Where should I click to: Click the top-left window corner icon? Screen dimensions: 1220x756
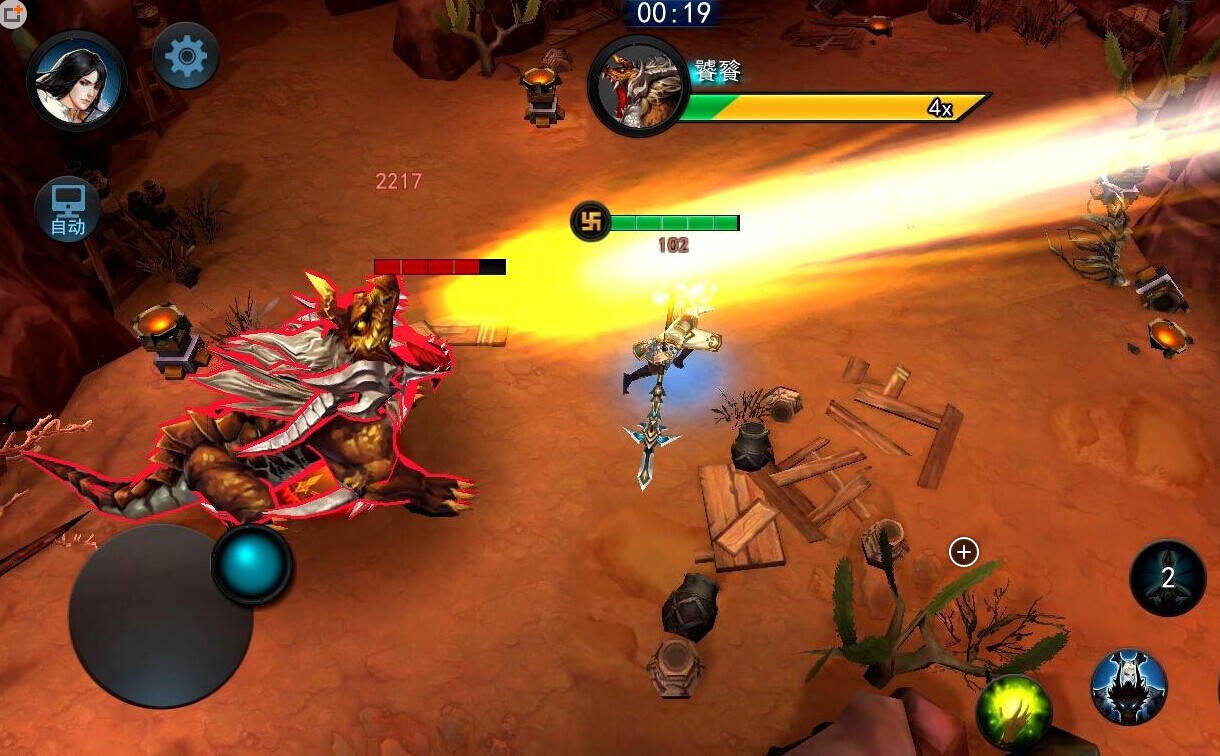[12, 13]
